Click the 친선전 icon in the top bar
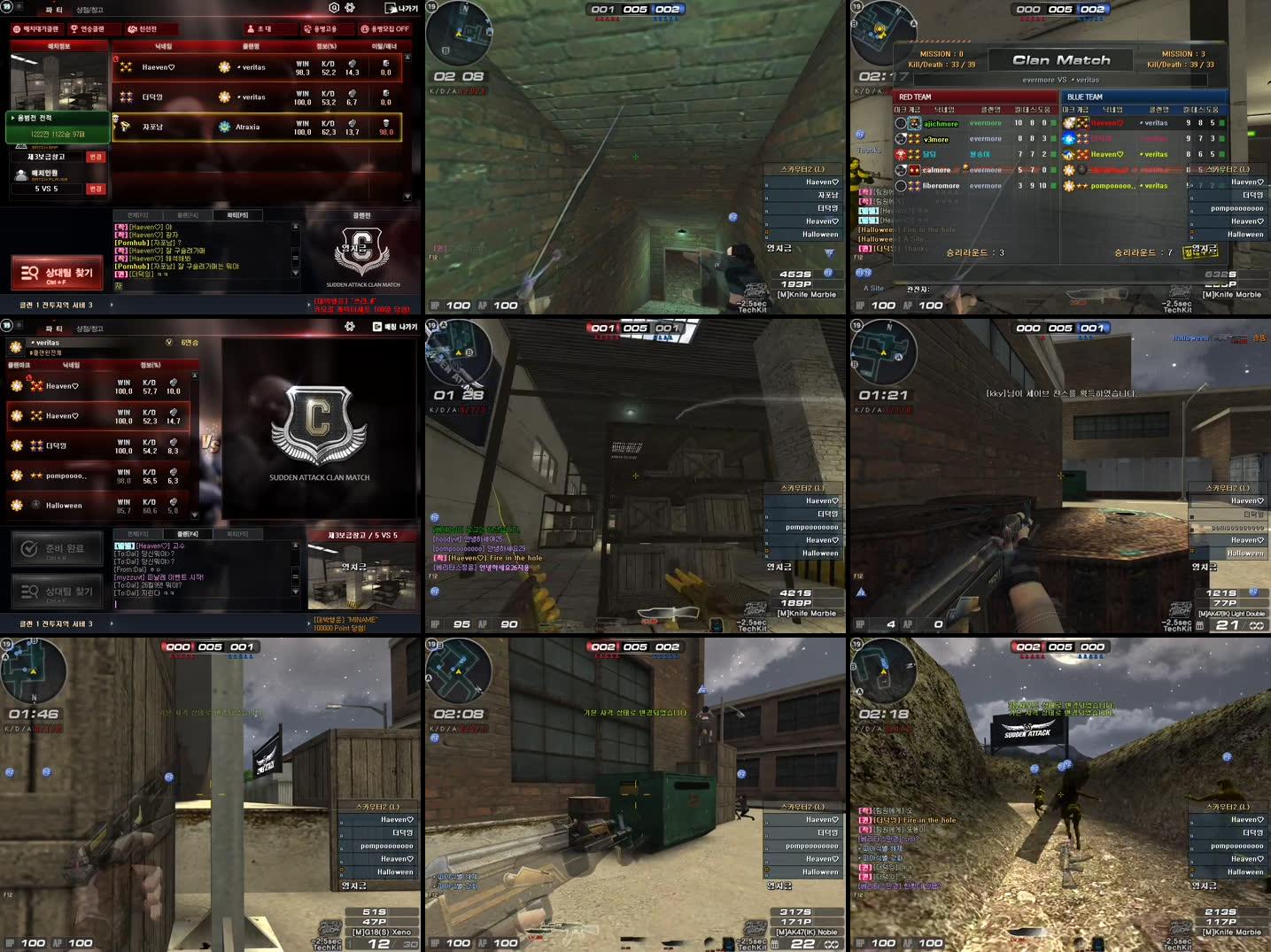This screenshot has height=952, width=1271. pos(131,28)
